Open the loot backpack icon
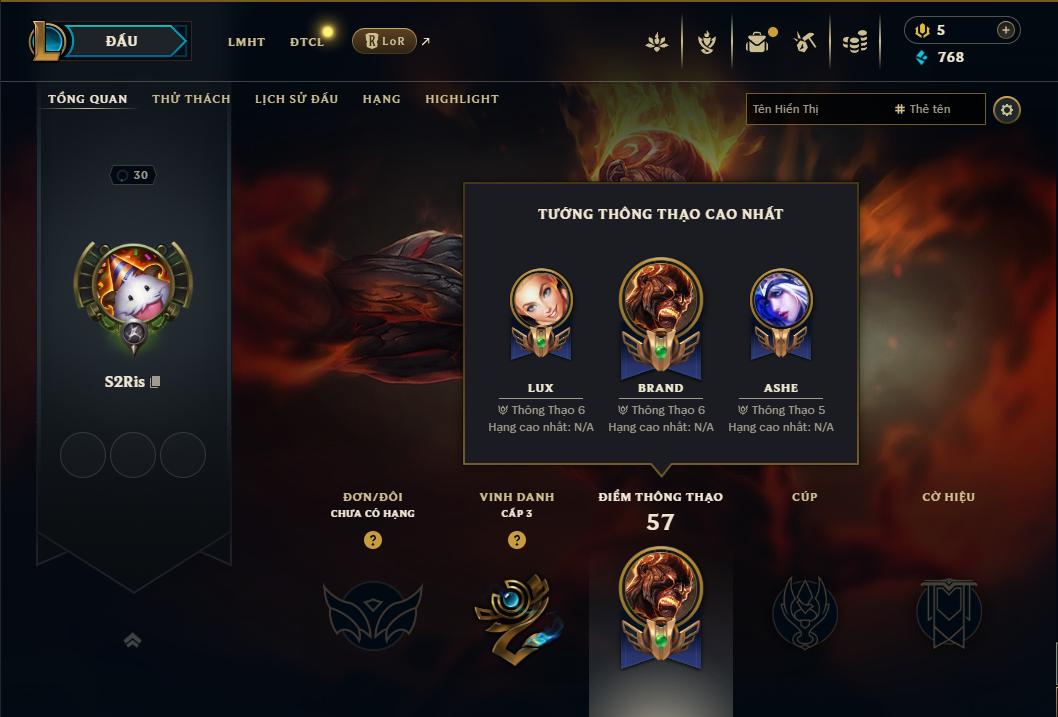 (757, 42)
